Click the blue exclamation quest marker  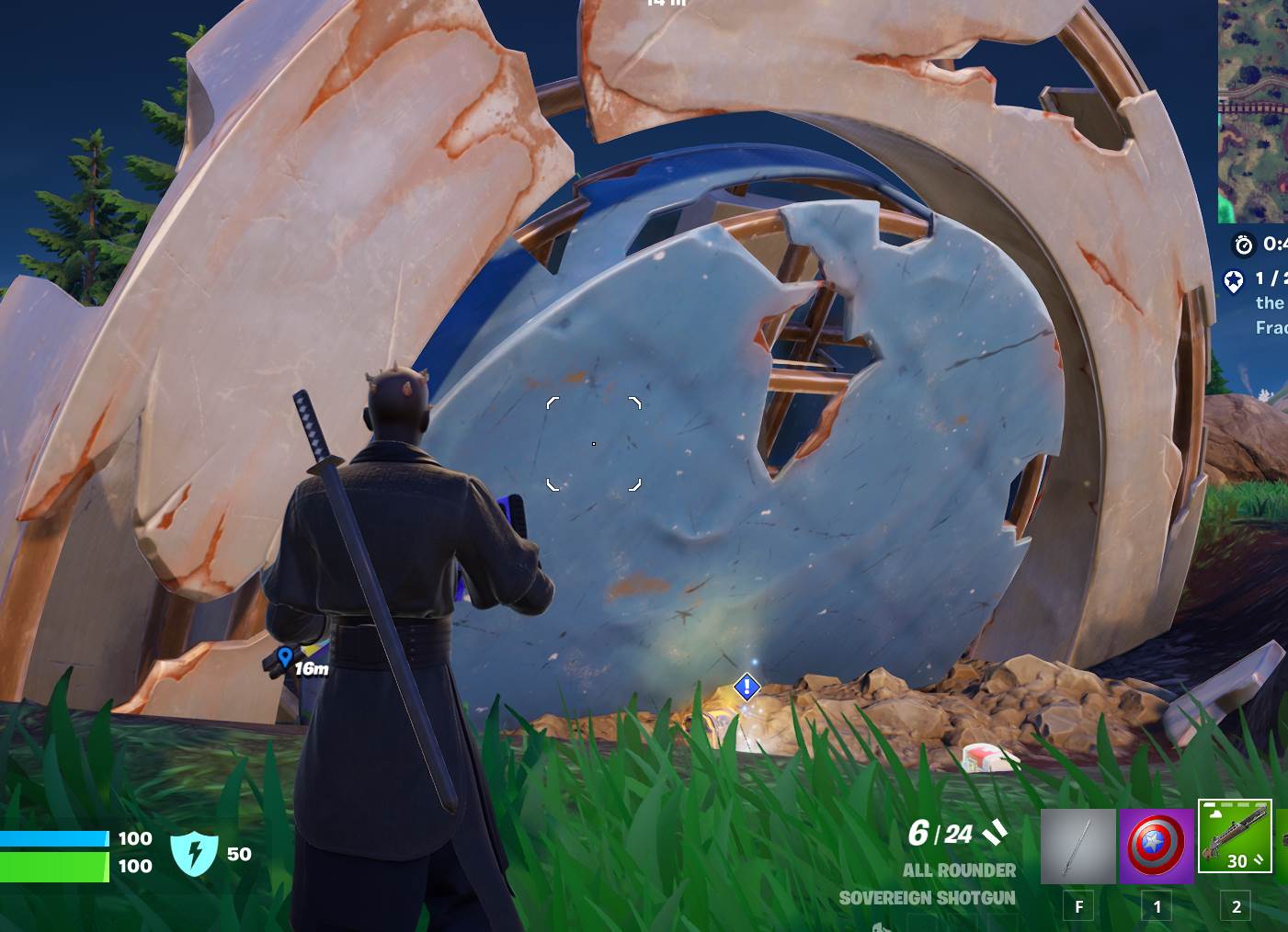coord(747,687)
